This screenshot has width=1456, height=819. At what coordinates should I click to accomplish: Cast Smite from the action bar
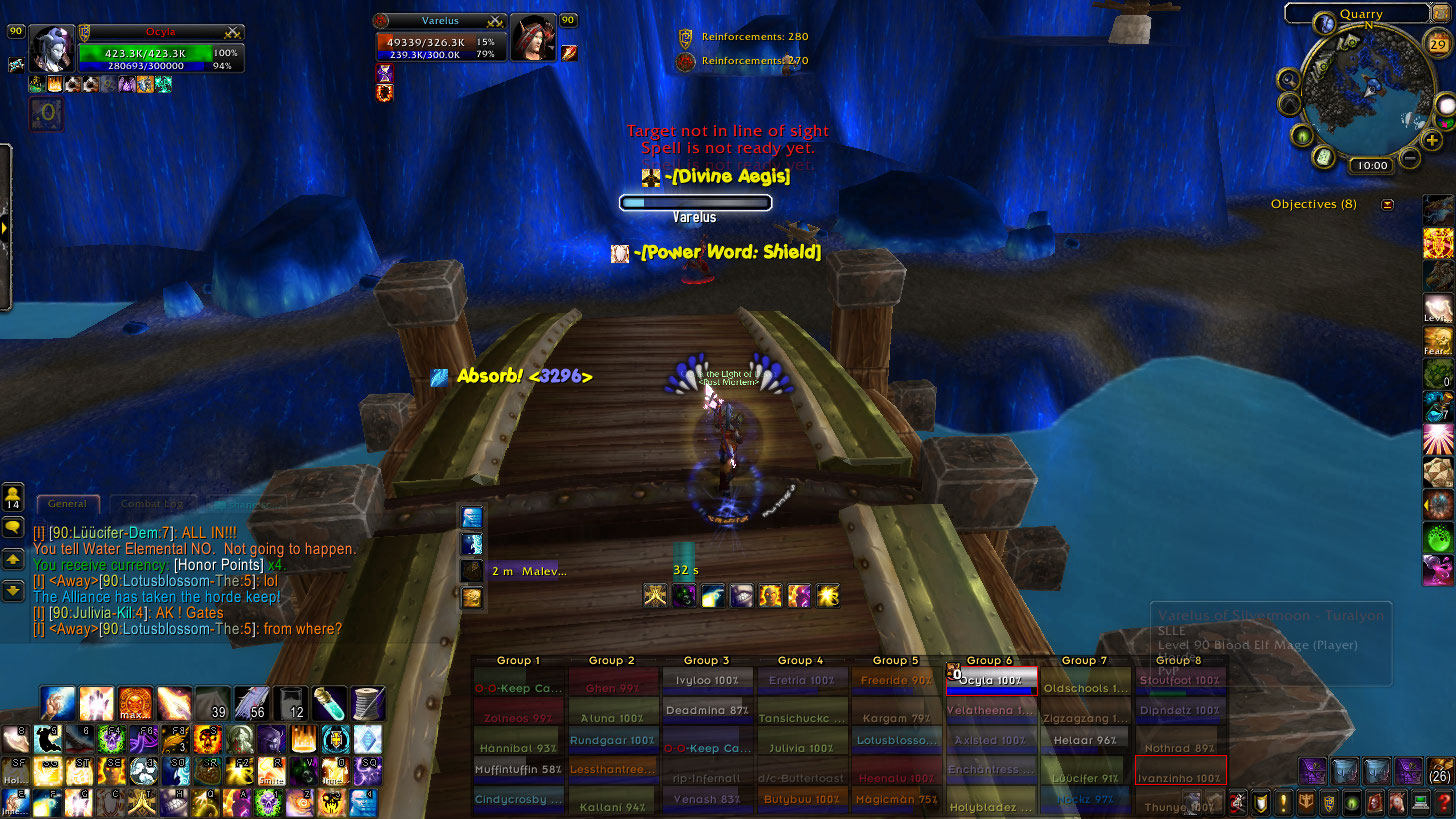274,771
